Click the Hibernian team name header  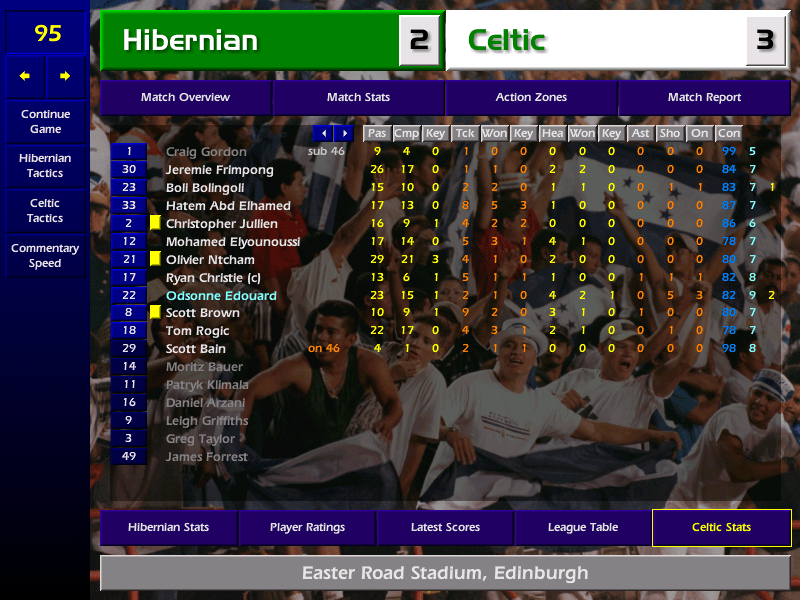coord(190,41)
